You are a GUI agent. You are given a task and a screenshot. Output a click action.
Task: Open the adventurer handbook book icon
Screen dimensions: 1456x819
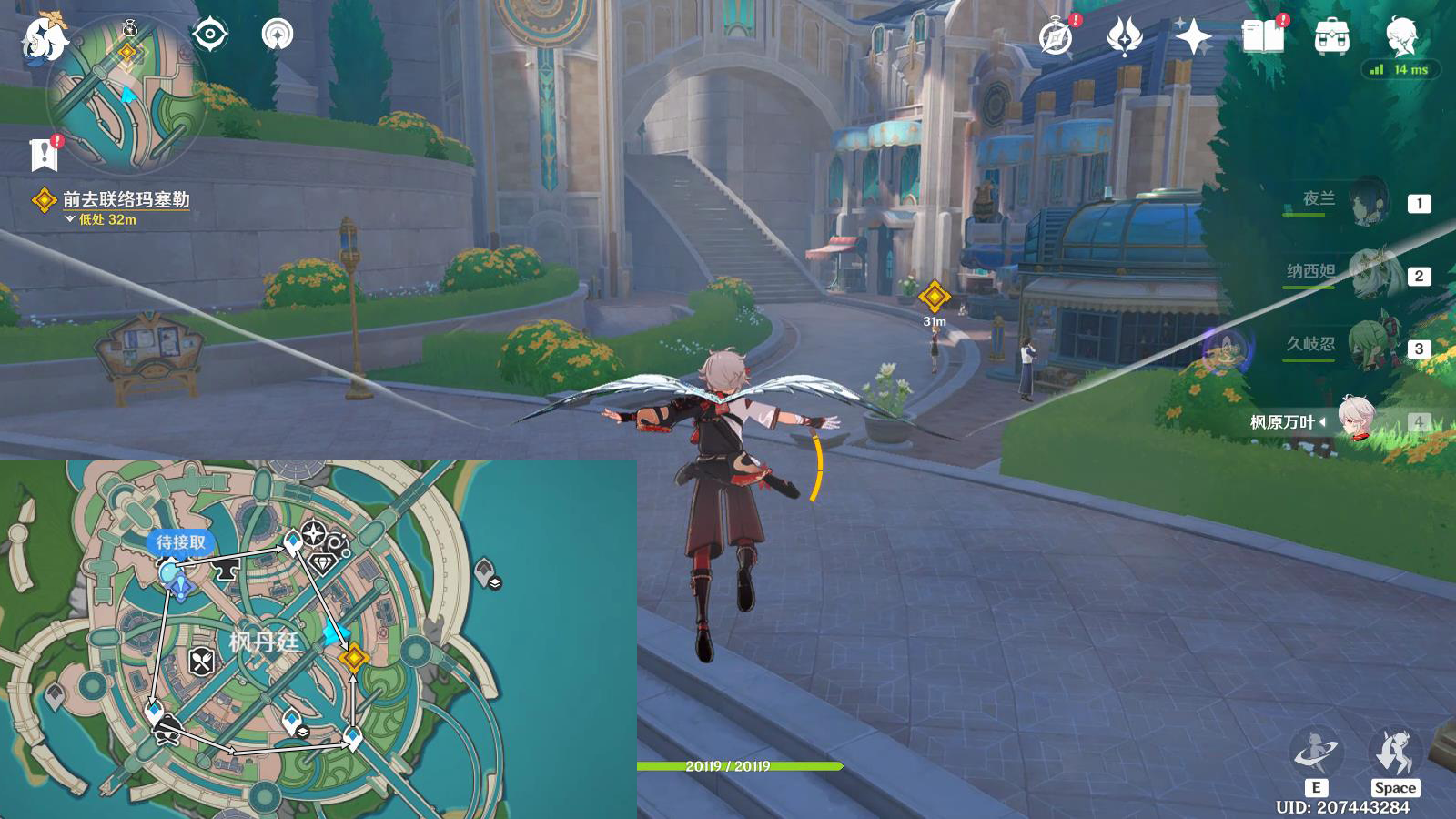(x=1263, y=37)
